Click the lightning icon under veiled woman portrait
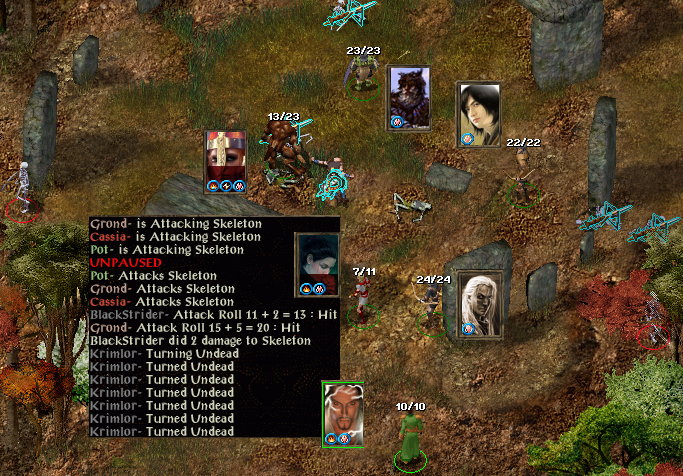Screen dimensions: 683x476 coord(225,185)
